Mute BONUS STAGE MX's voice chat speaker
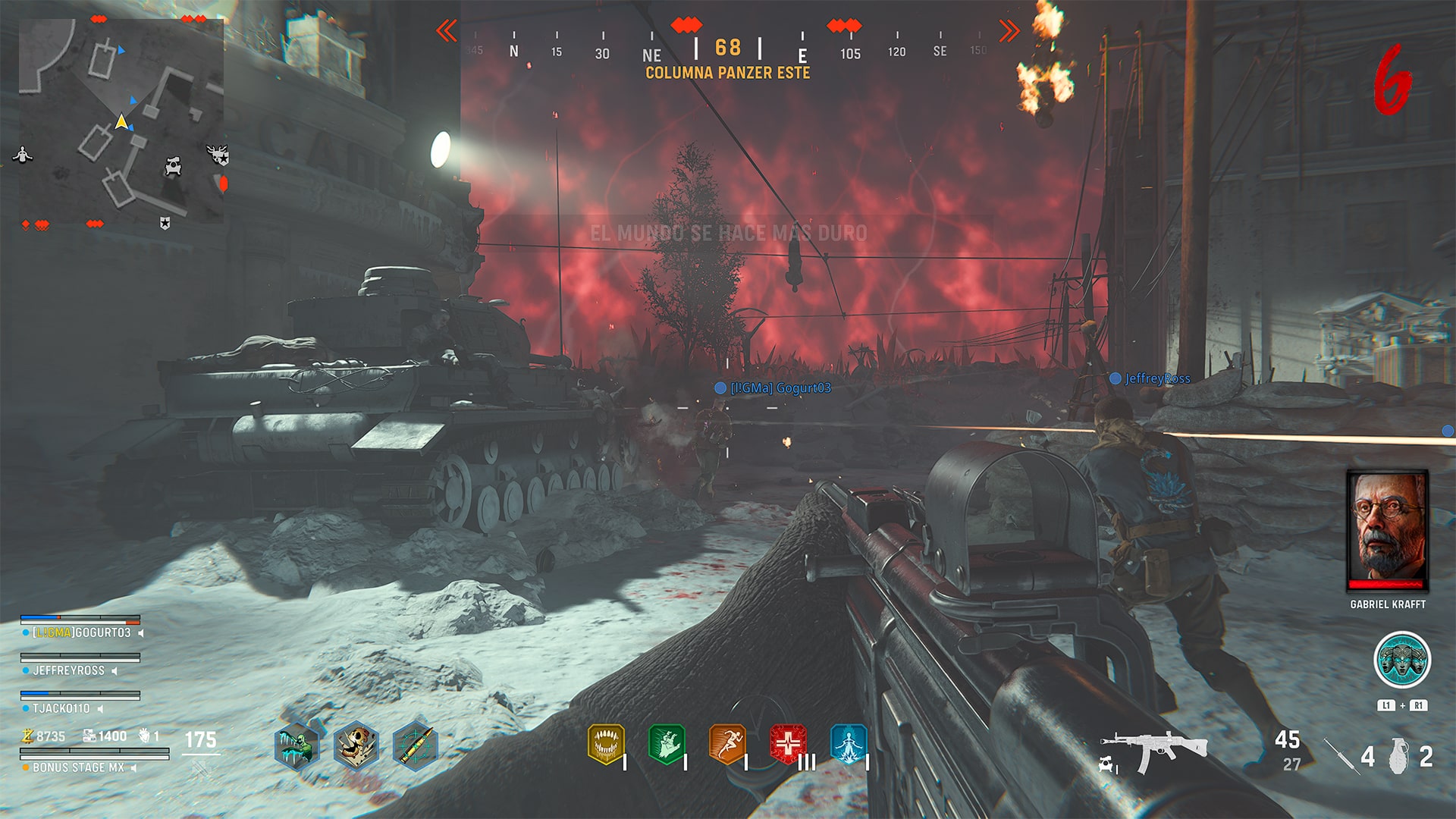The height and width of the screenshot is (819, 1456). pyautogui.click(x=133, y=767)
